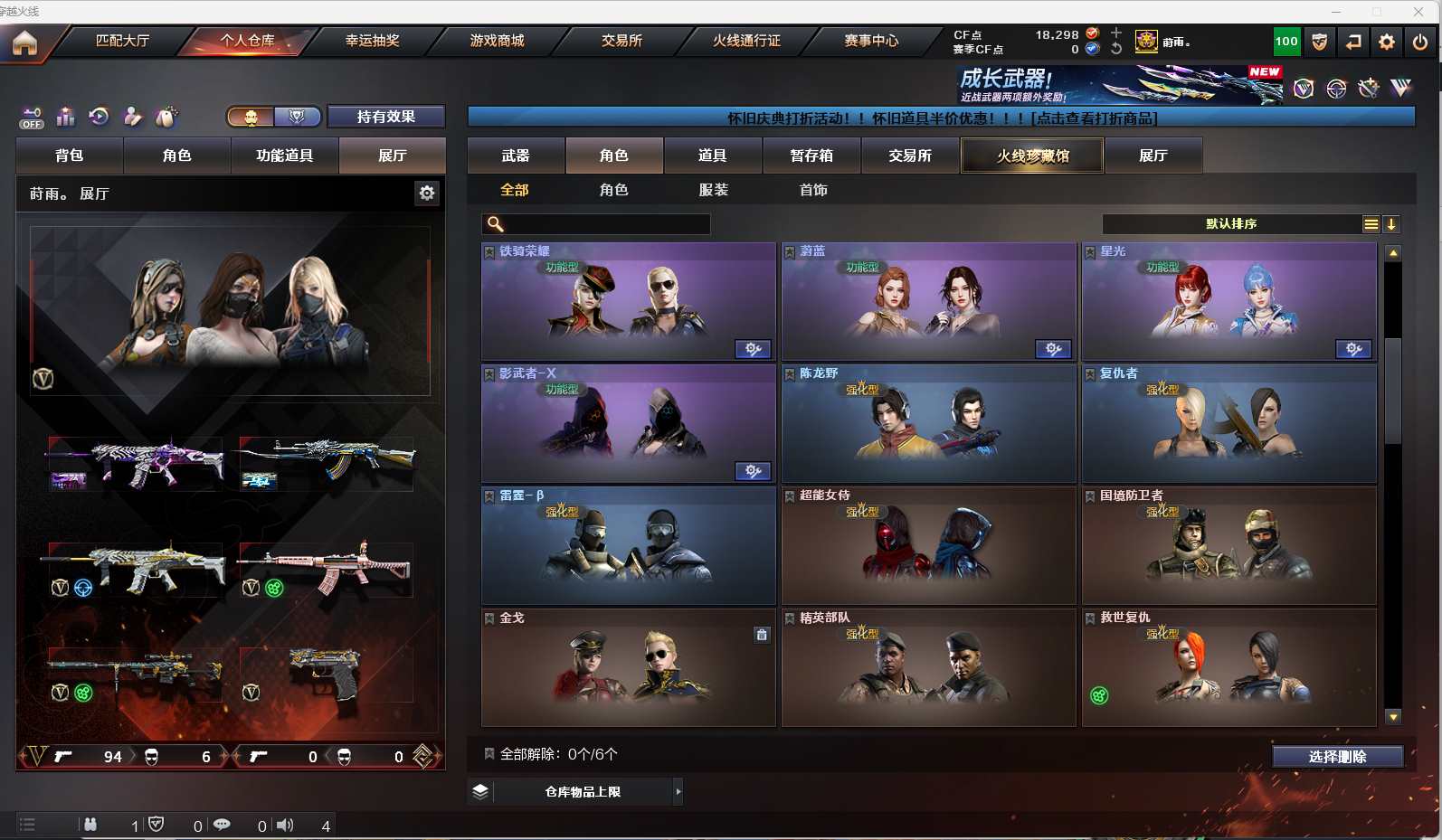Screen dimensions: 1442x840
Task: Choose the 陈龙野 character card
Action: [928, 425]
